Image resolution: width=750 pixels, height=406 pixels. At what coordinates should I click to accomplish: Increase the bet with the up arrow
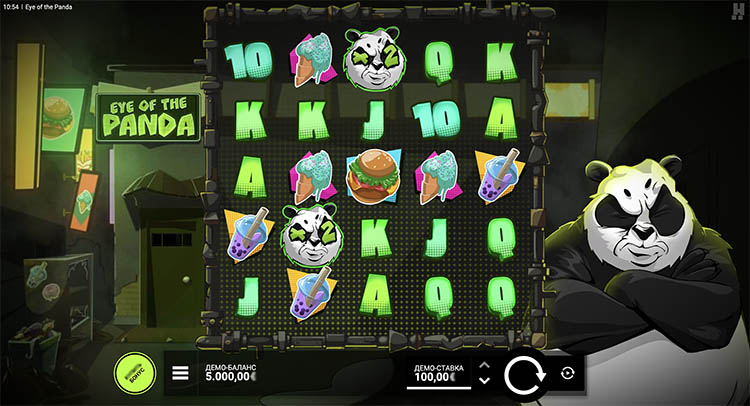point(484,365)
